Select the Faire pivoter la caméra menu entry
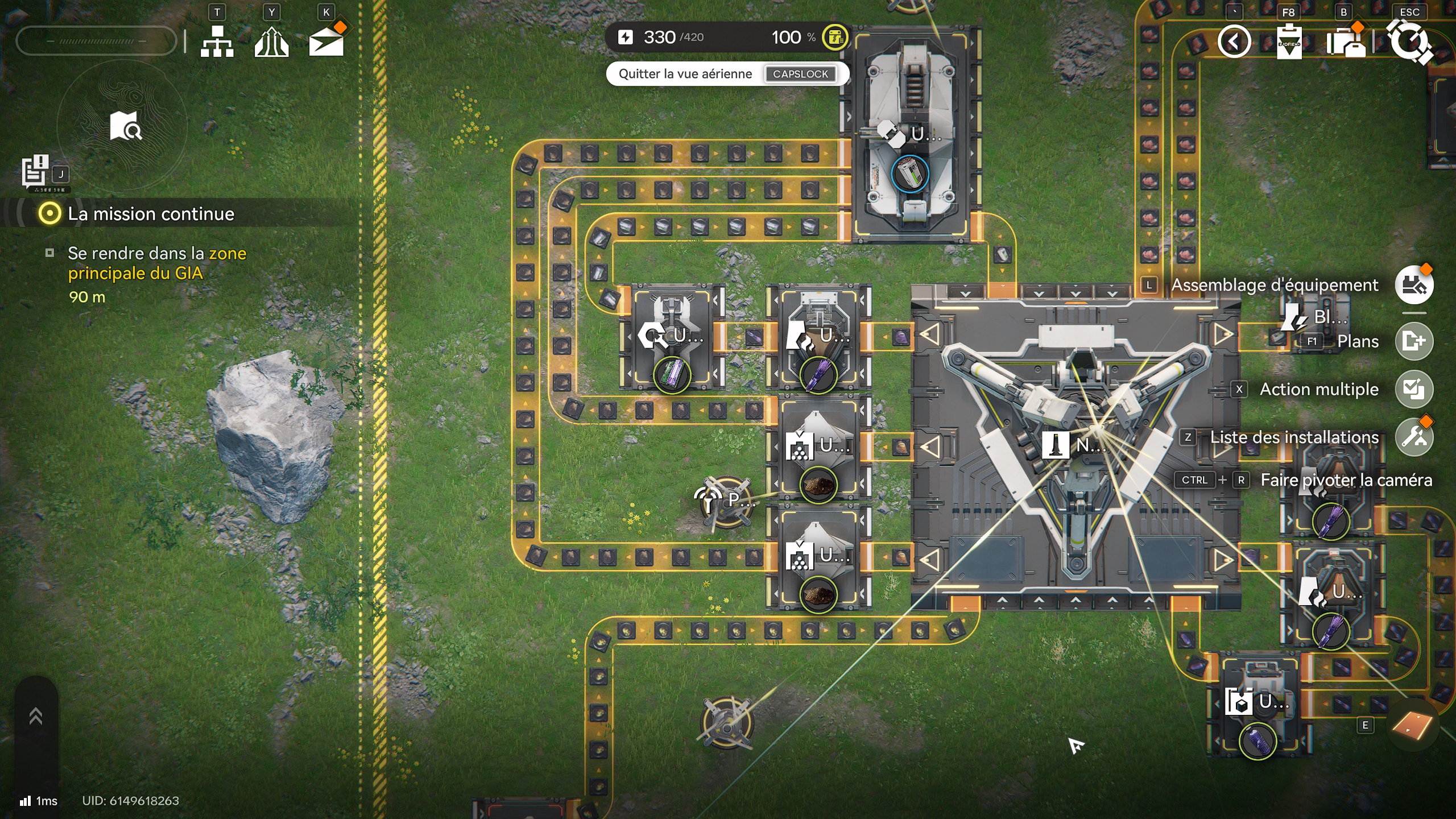The height and width of the screenshot is (819, 1456). 1347,481
